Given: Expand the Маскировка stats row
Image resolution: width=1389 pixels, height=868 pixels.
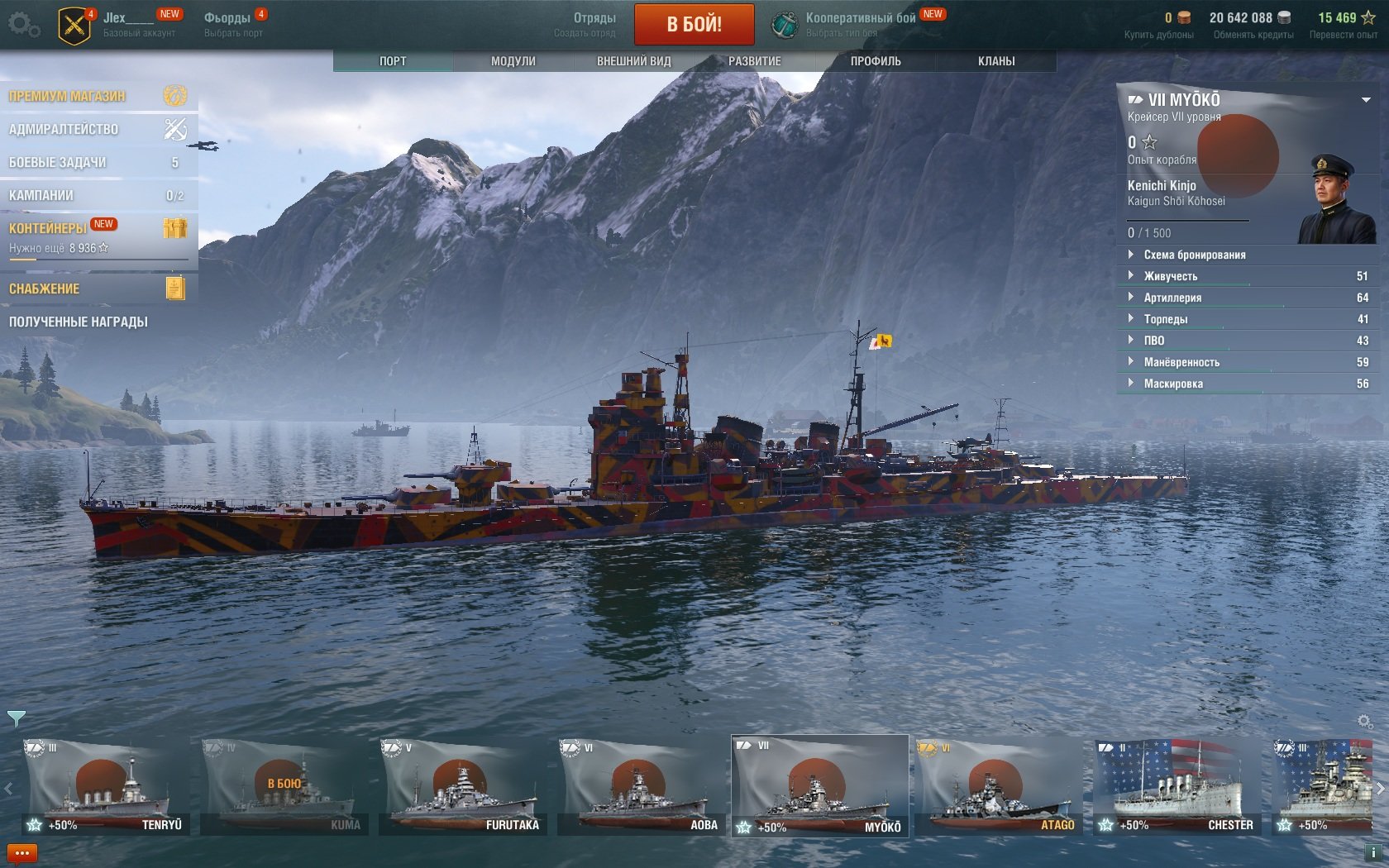Looking at the screenshot, I should tap(1173, 384).
